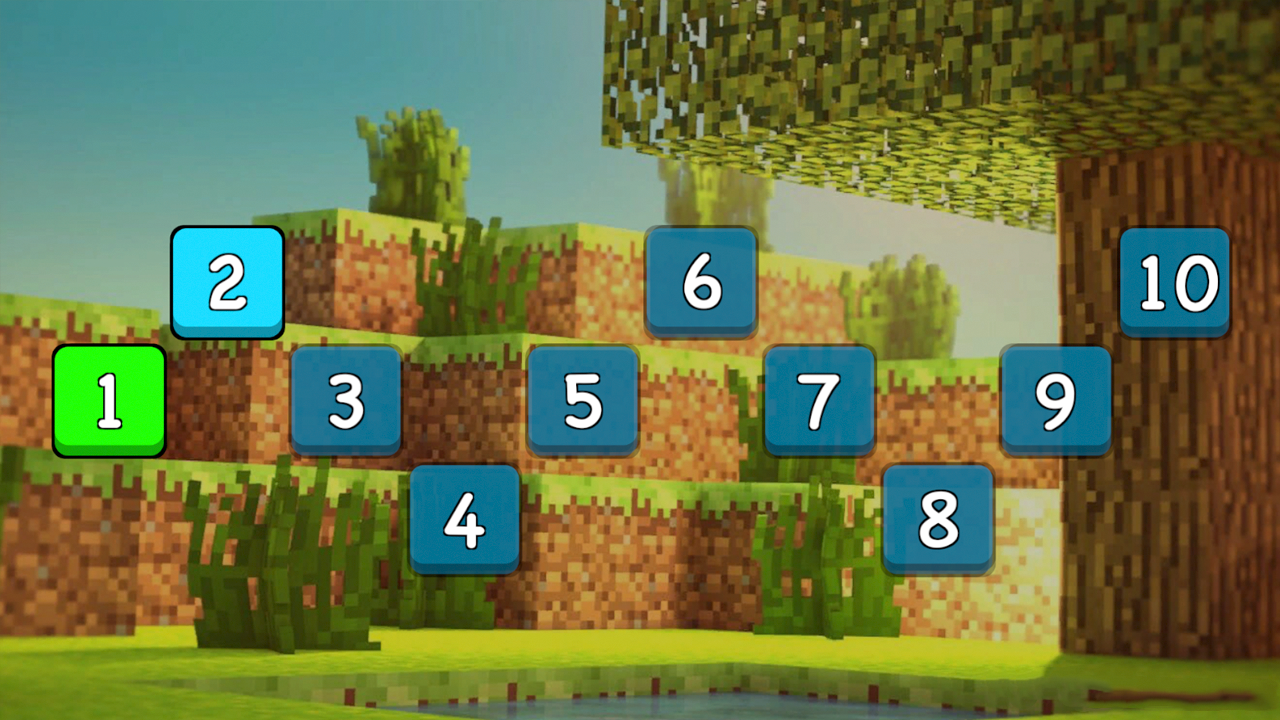The image size is (1280, 720).
Task: Click the tile below number 7
Action: (x=937, y=516)
